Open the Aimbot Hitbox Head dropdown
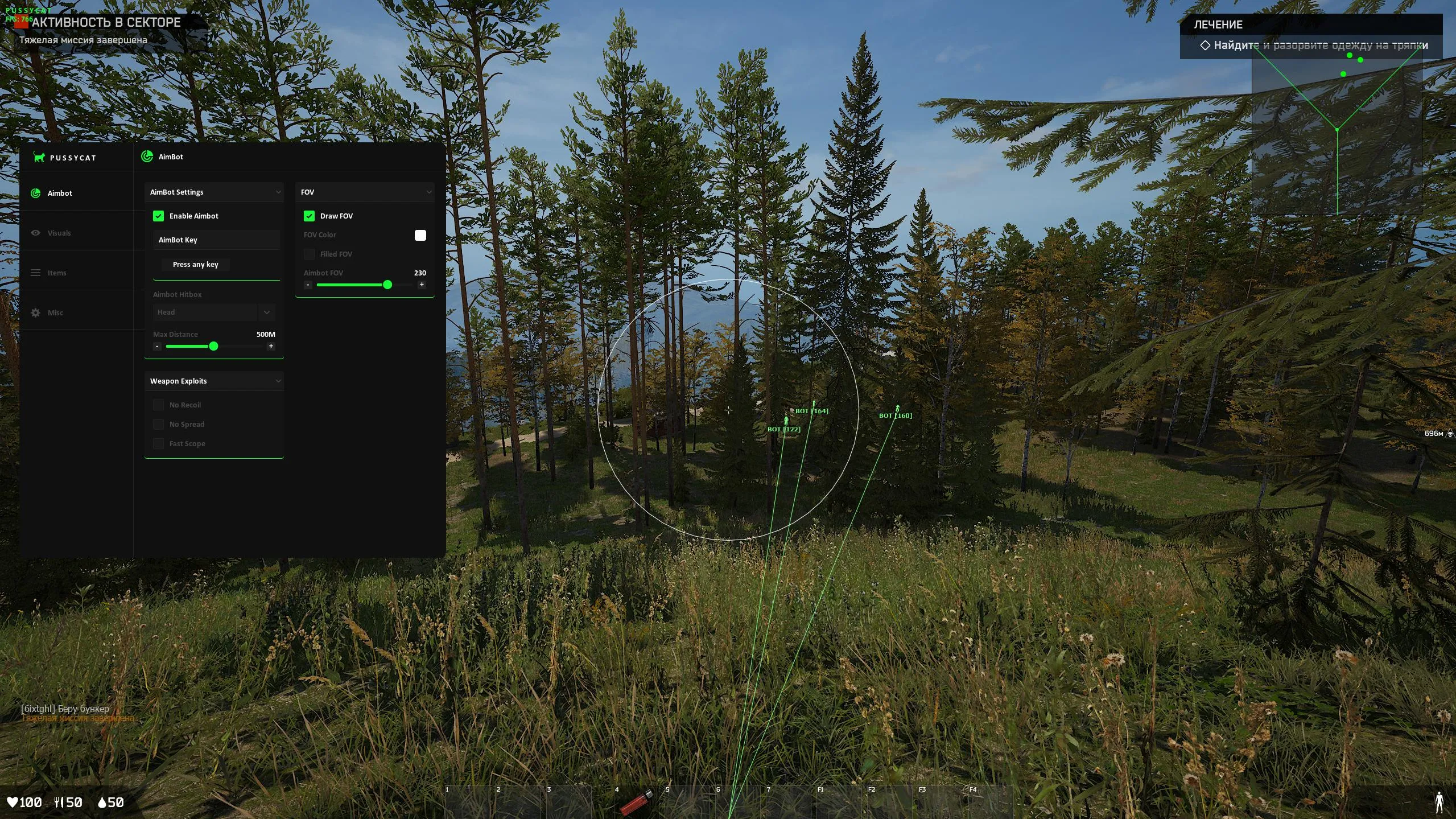This screenshot has width=1456, height=819. pos(213,312)
